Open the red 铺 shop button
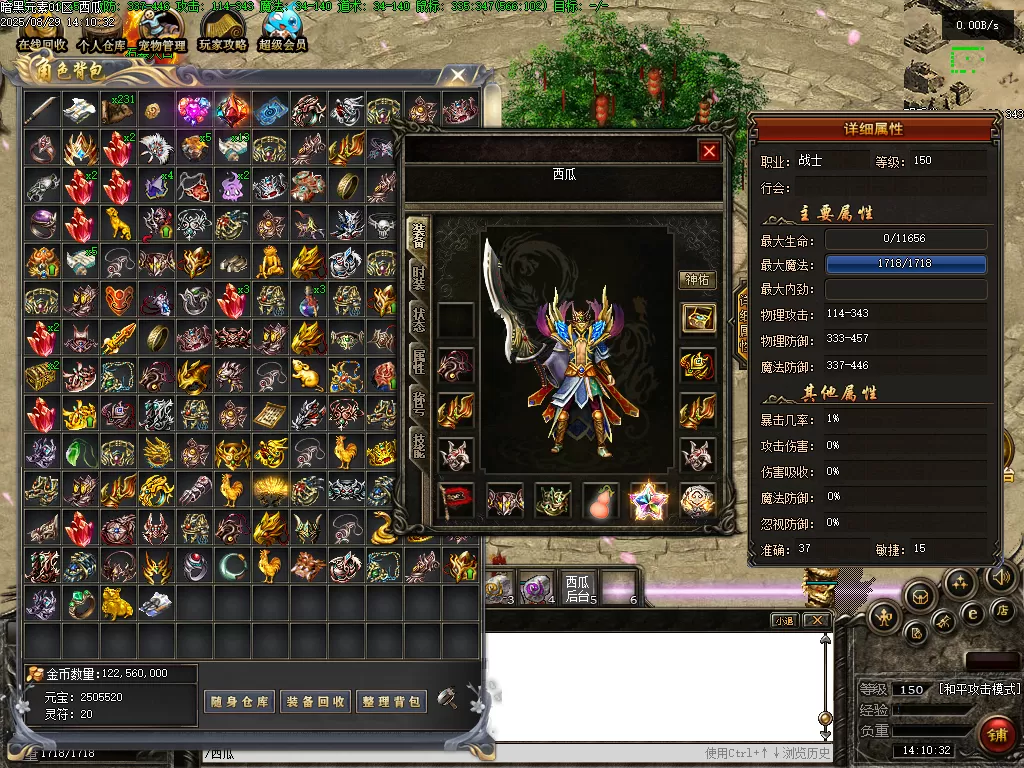The width and height of the screenshot is (1024, 768). click(x=996, y=734)
